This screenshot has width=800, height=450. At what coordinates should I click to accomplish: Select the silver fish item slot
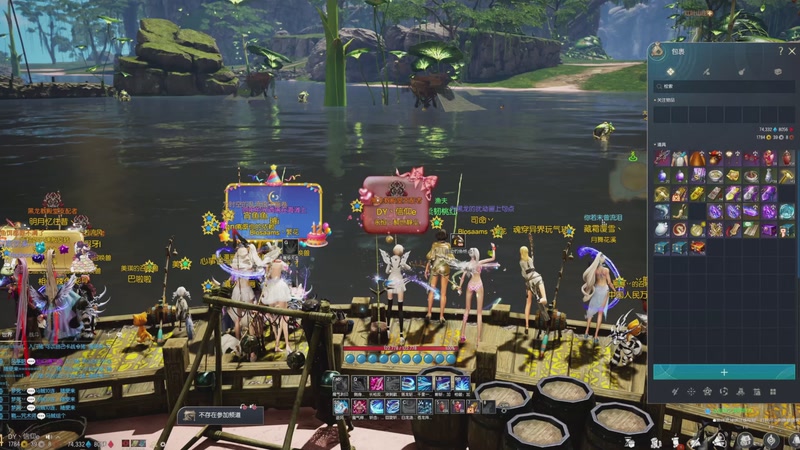[662, 212]
